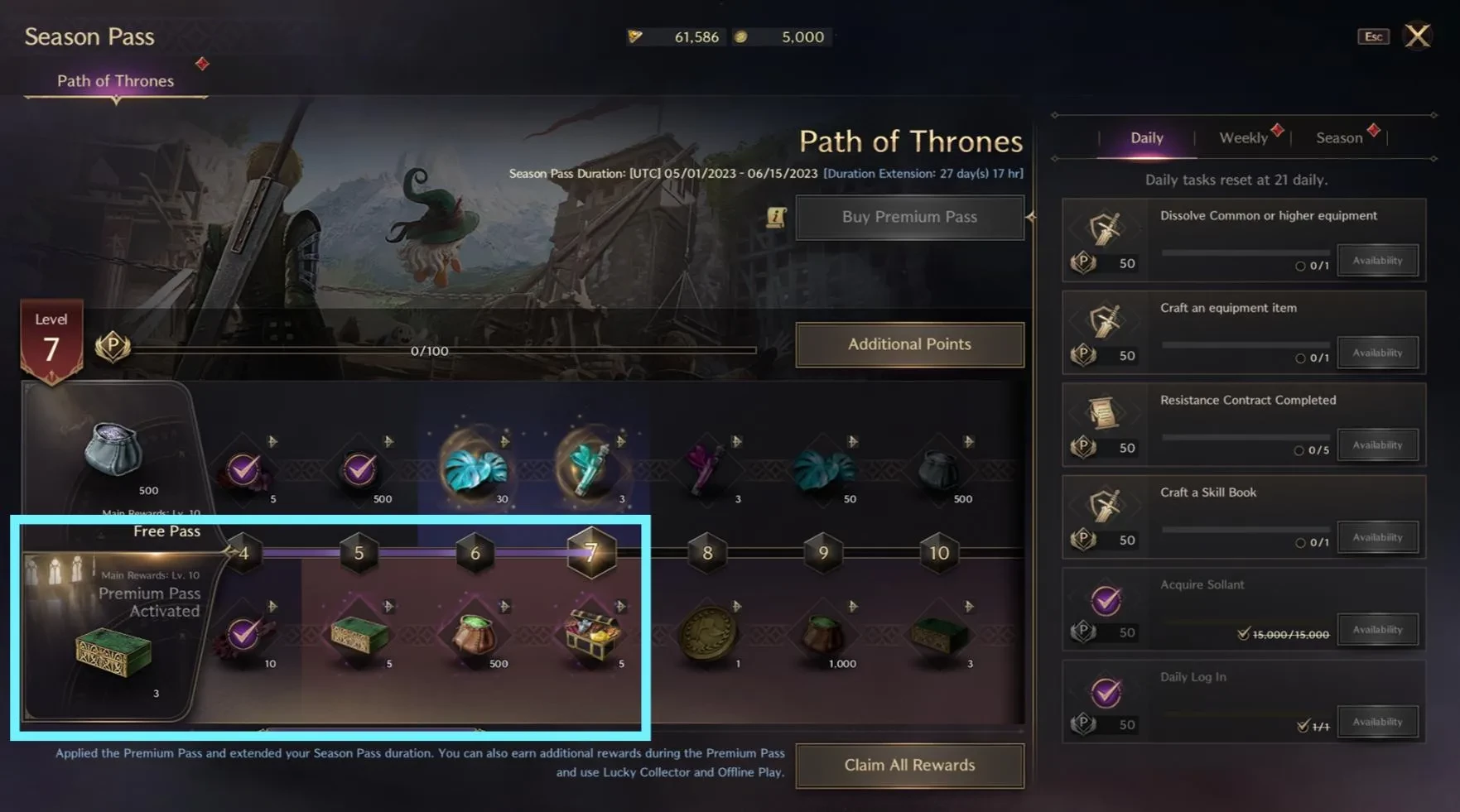Claim All Rewards
Screen dimensions: 1460x812
[909, 766]
